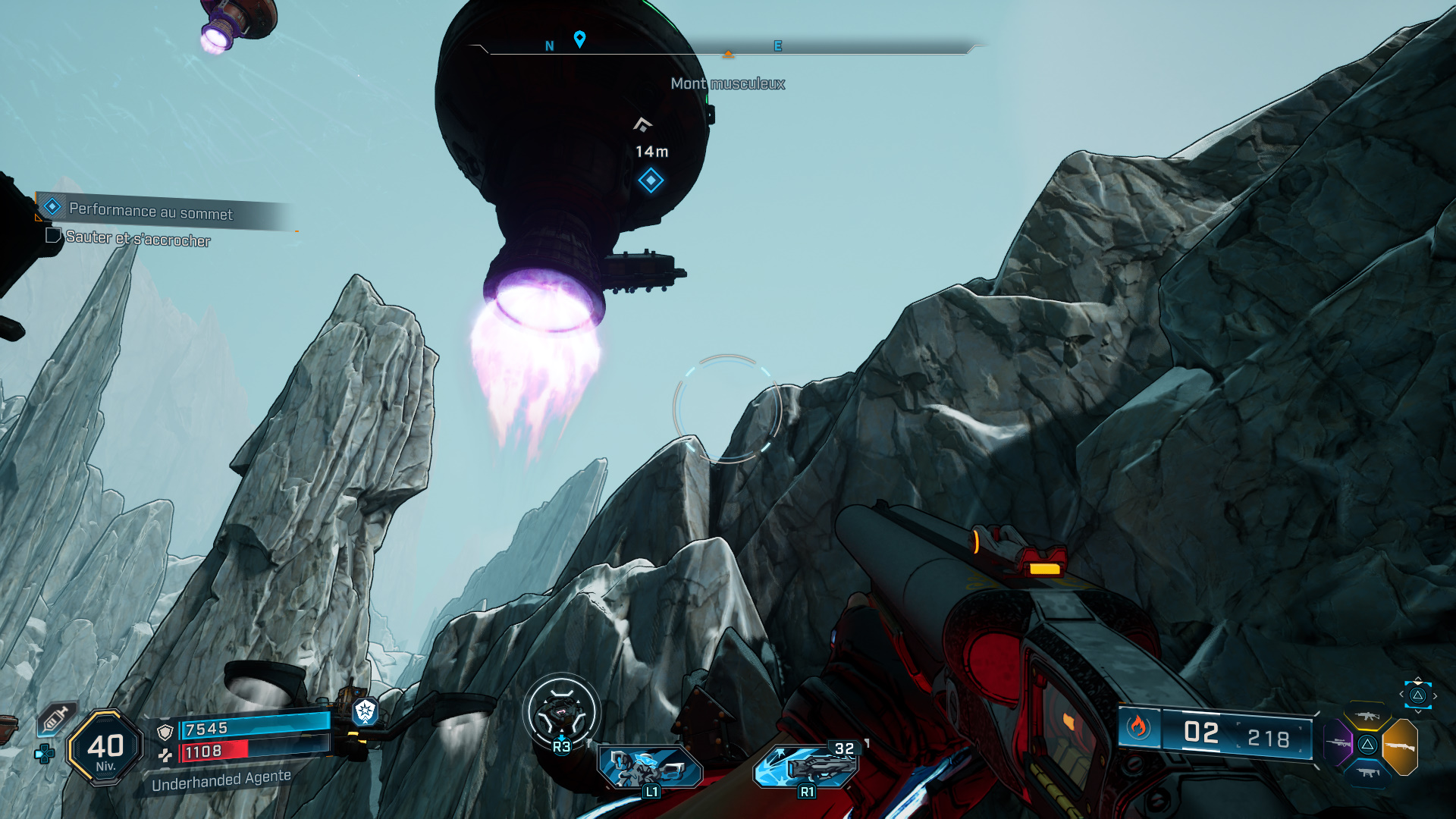This screenshot has width=1456, height=819.
Task: Select the location pin on the compass
Action: (579, 39)
